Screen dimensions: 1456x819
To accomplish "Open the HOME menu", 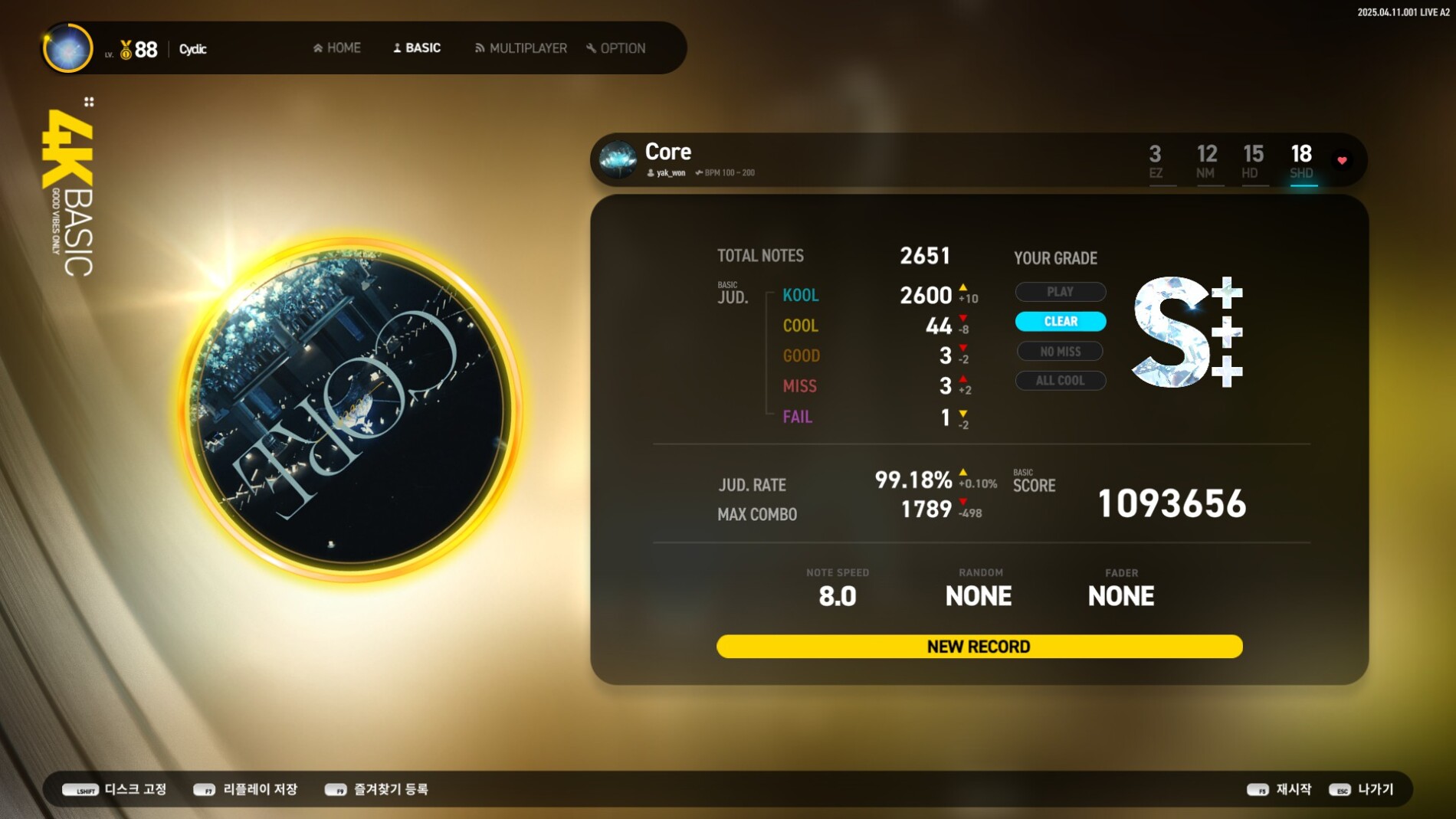I will pyautogui.click(x=337, y=48).
